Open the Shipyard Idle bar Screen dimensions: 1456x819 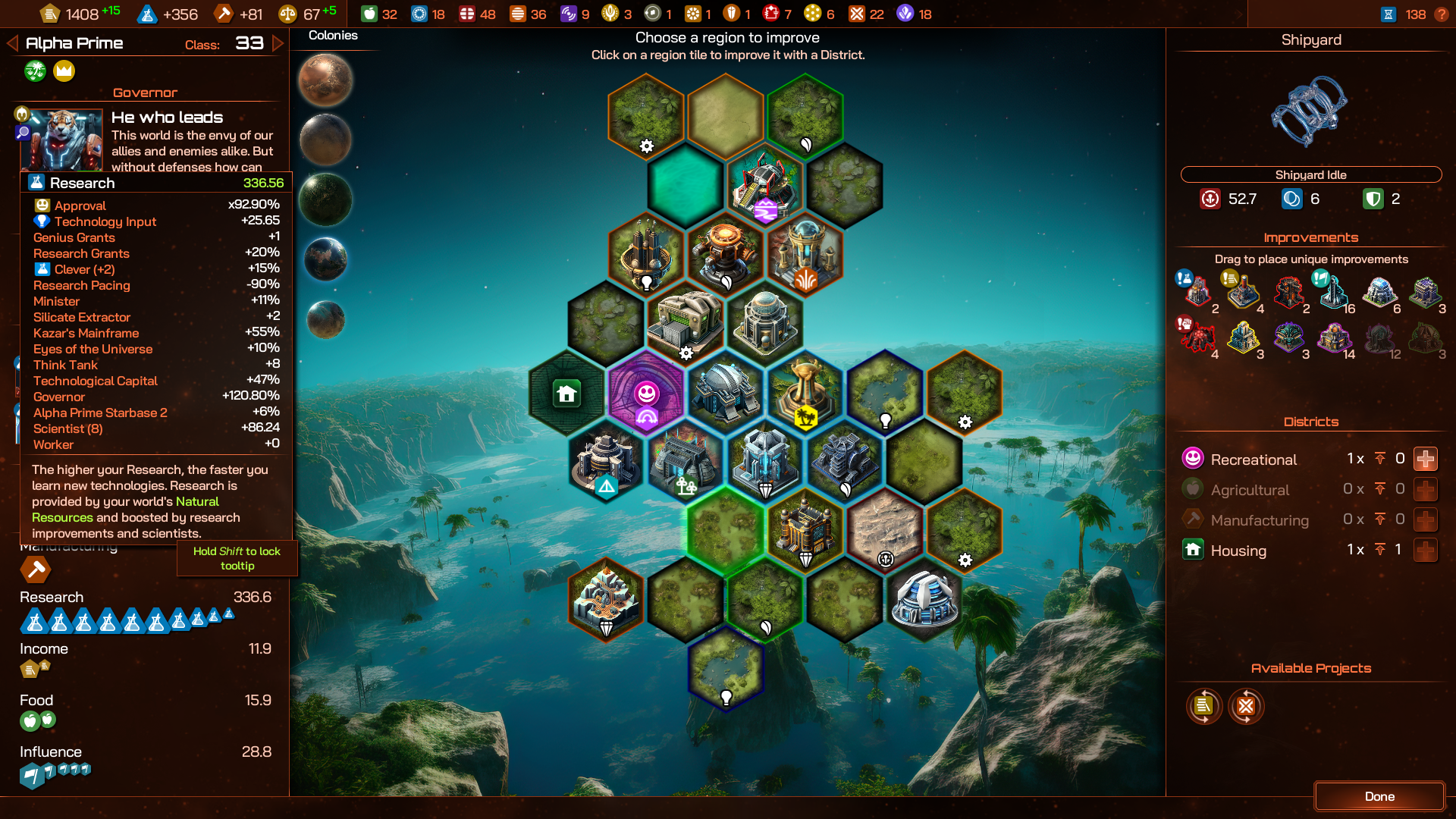coord(1310,174)
